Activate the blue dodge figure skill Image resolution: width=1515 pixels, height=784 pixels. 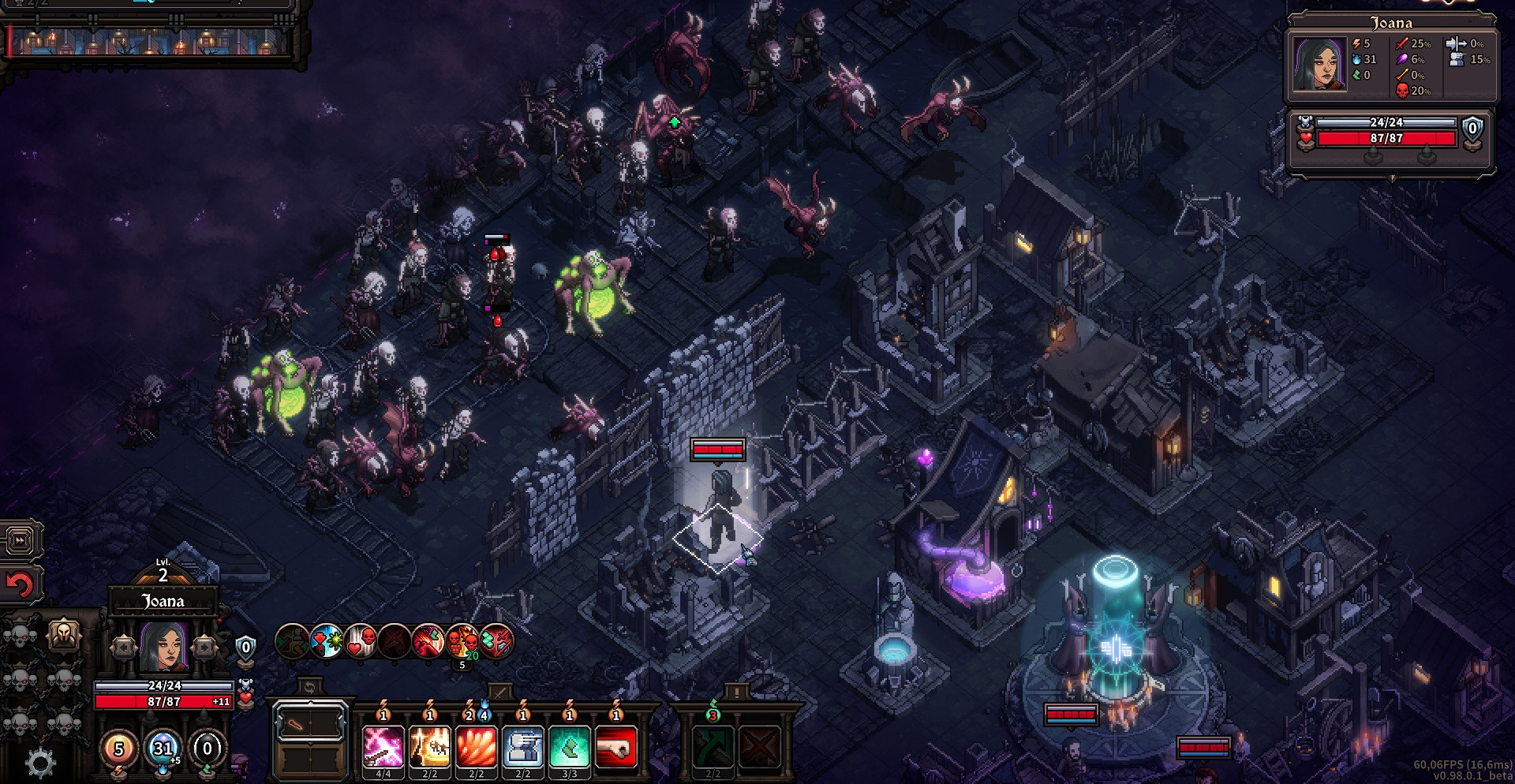coord(523,746)
